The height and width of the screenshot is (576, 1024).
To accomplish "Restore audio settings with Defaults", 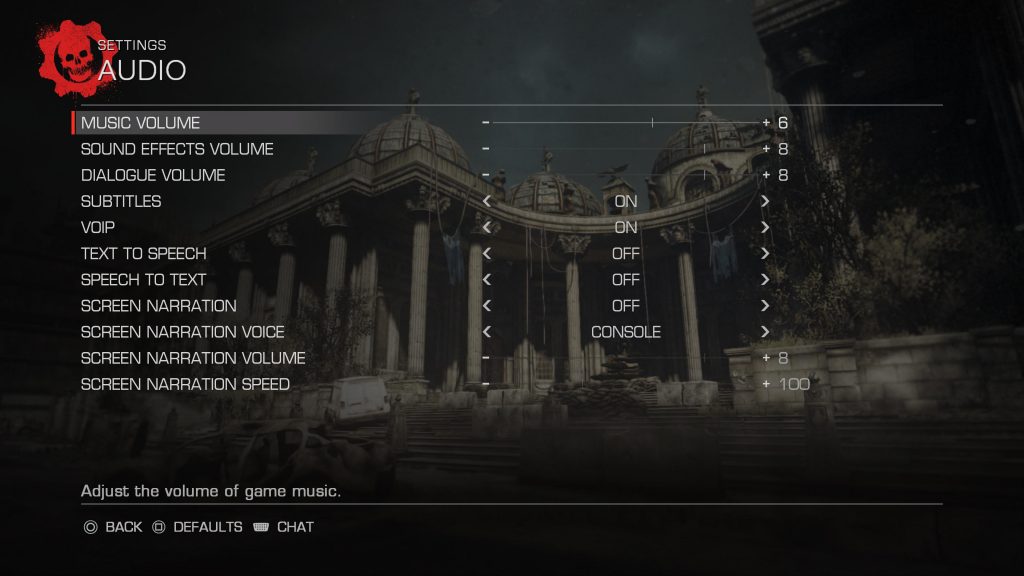I will [x=197, y=526].
